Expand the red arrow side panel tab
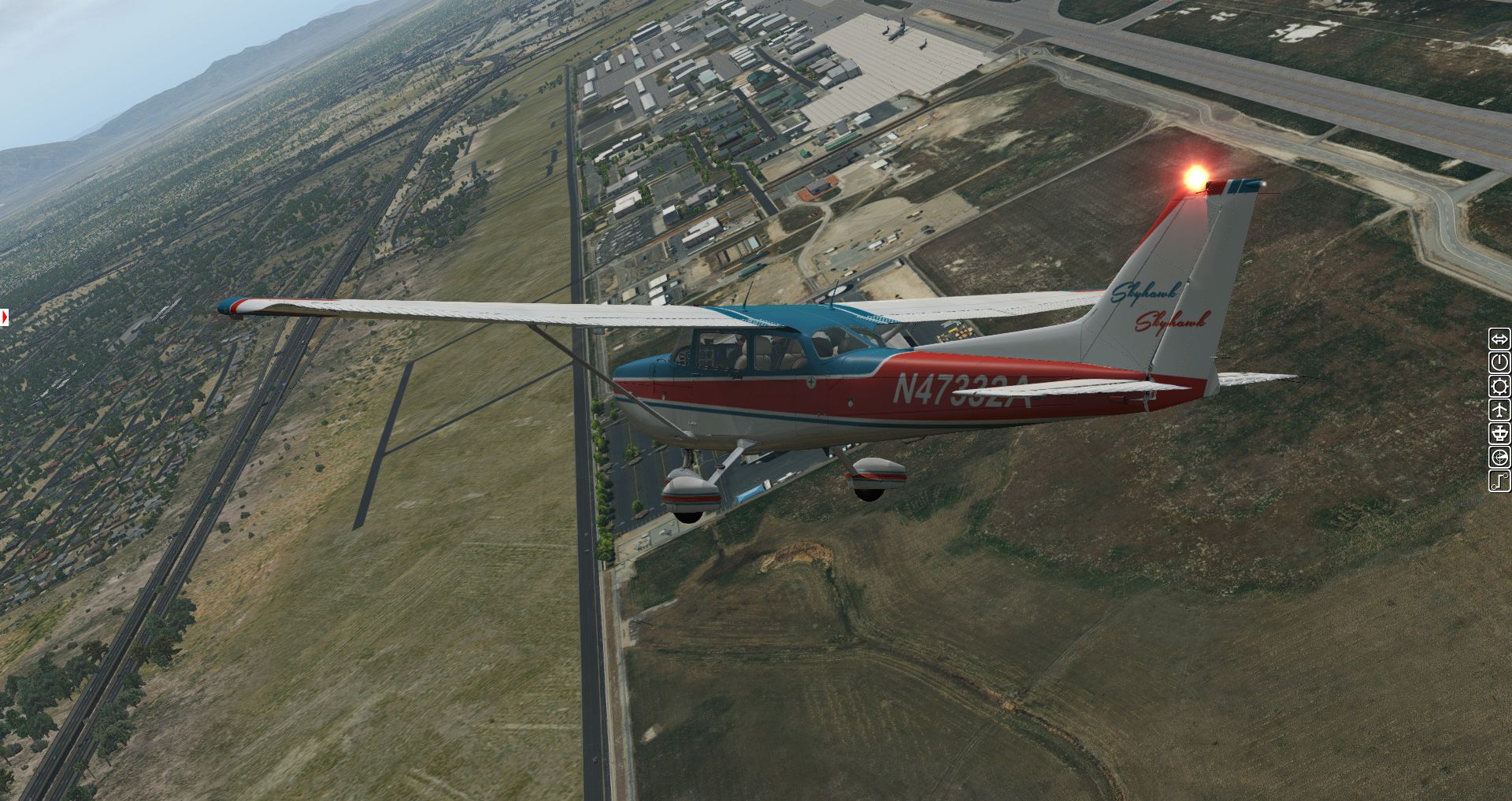1512x801 pixels. coord(5,317)
